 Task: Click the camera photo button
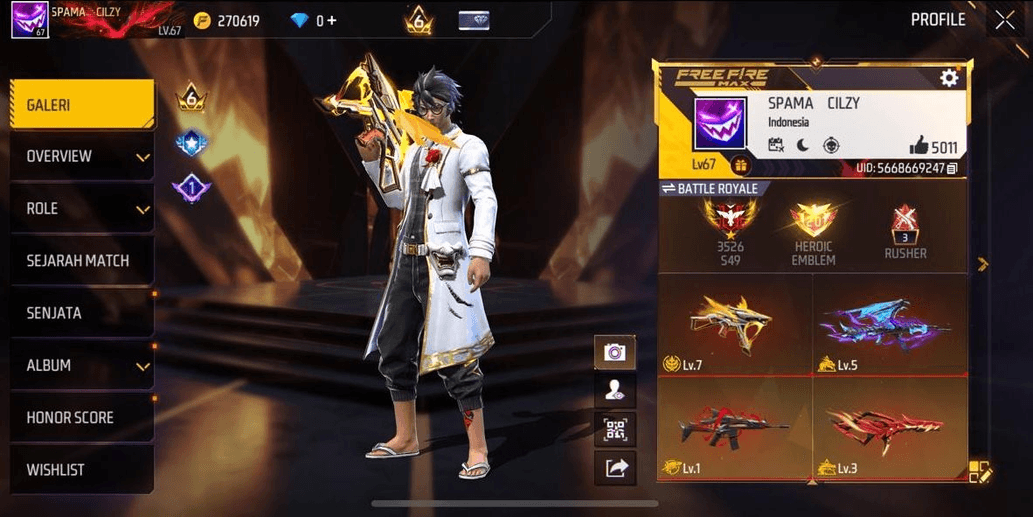(x=615, y=352)
